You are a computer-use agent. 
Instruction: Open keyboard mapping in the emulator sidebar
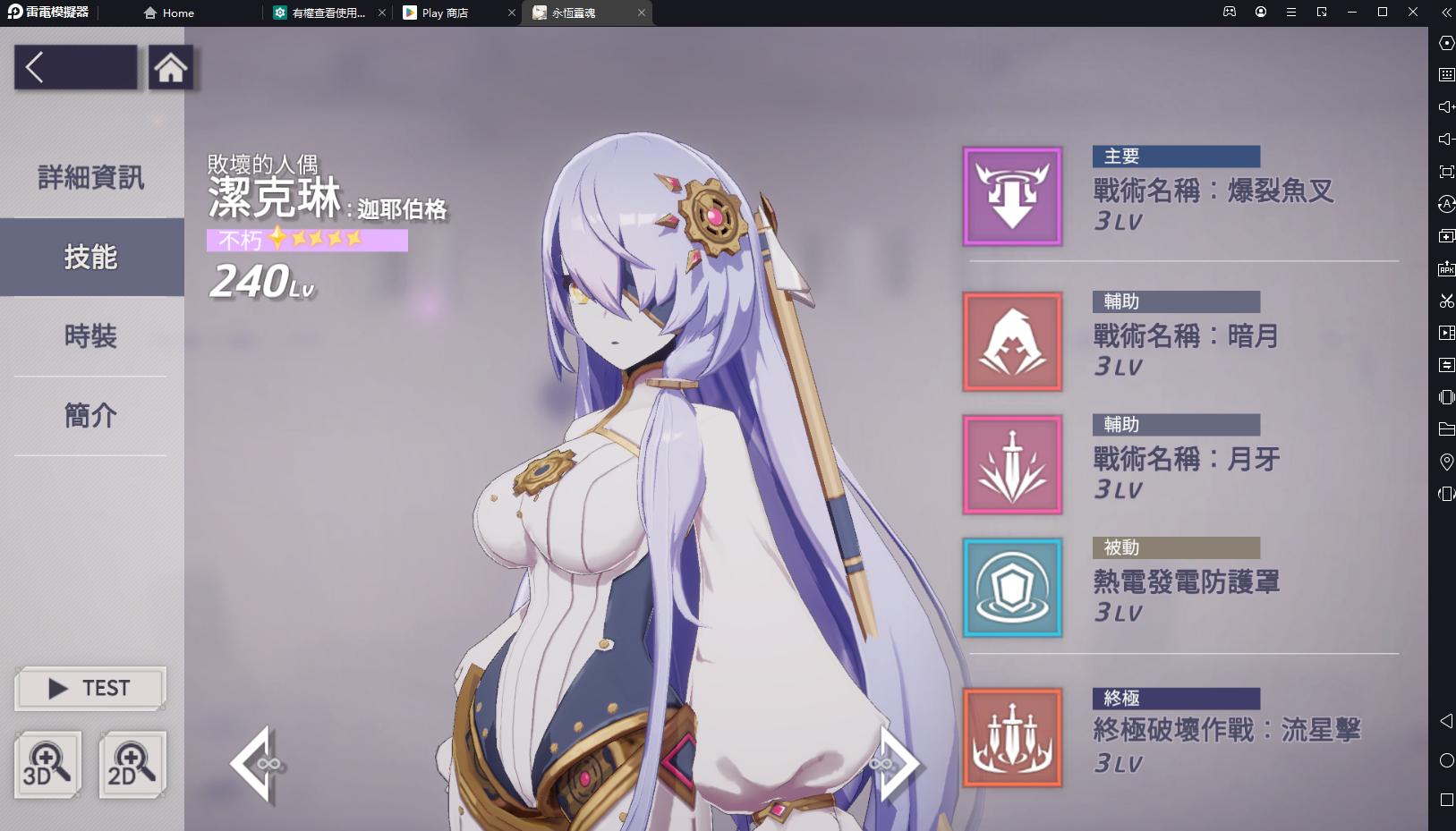point(1447,75)
